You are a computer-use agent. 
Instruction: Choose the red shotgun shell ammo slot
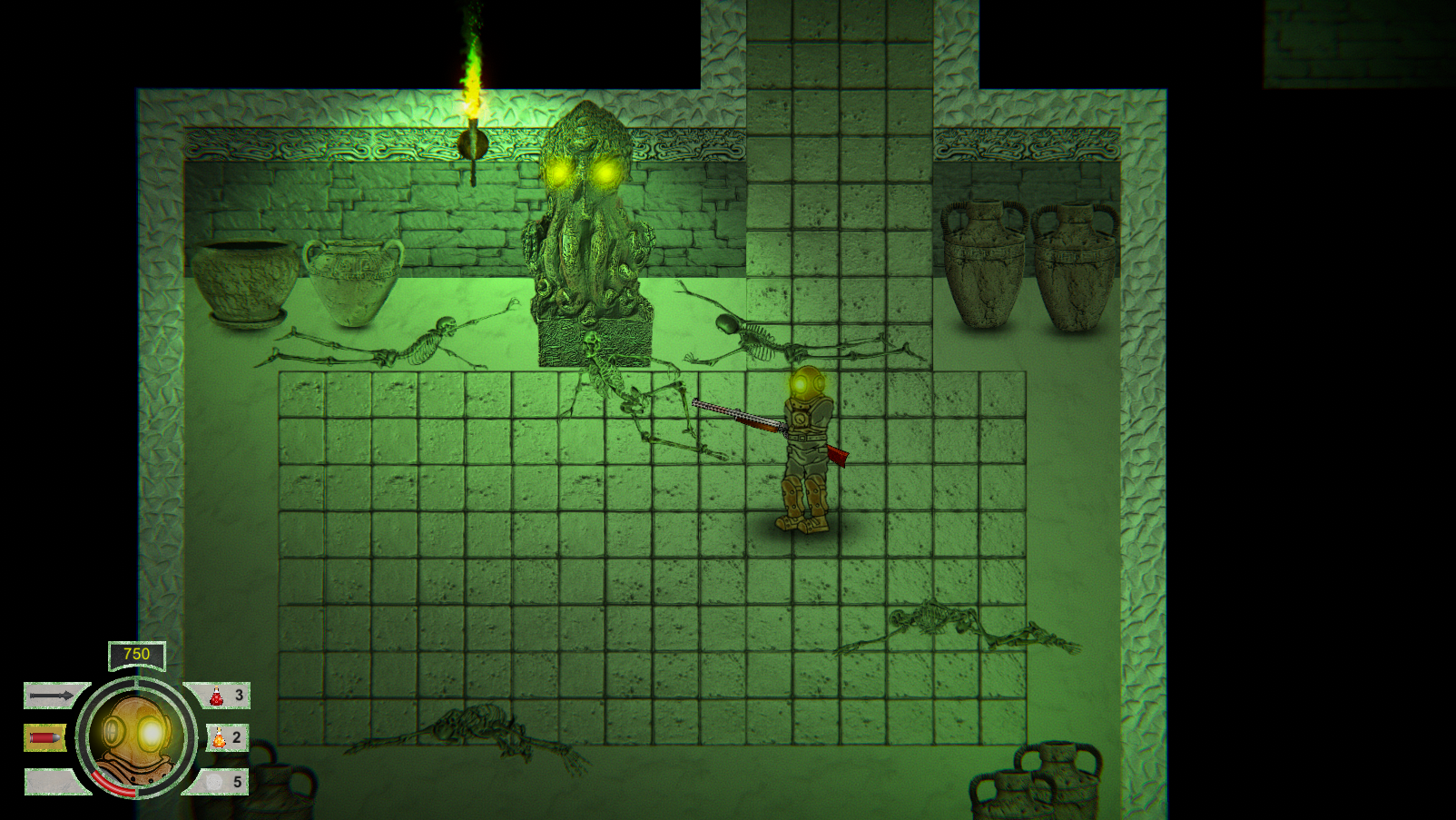(x=44, y=738)
